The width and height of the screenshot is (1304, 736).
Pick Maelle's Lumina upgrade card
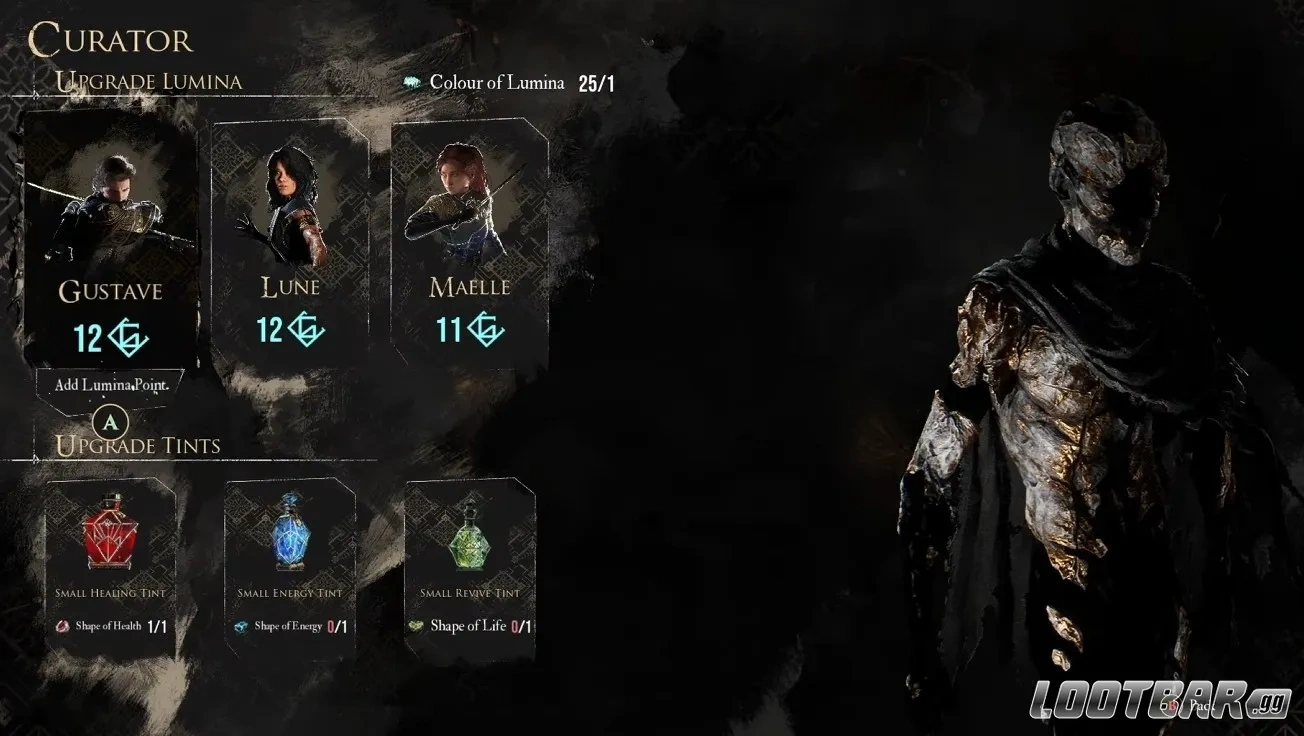click(469, 240)
